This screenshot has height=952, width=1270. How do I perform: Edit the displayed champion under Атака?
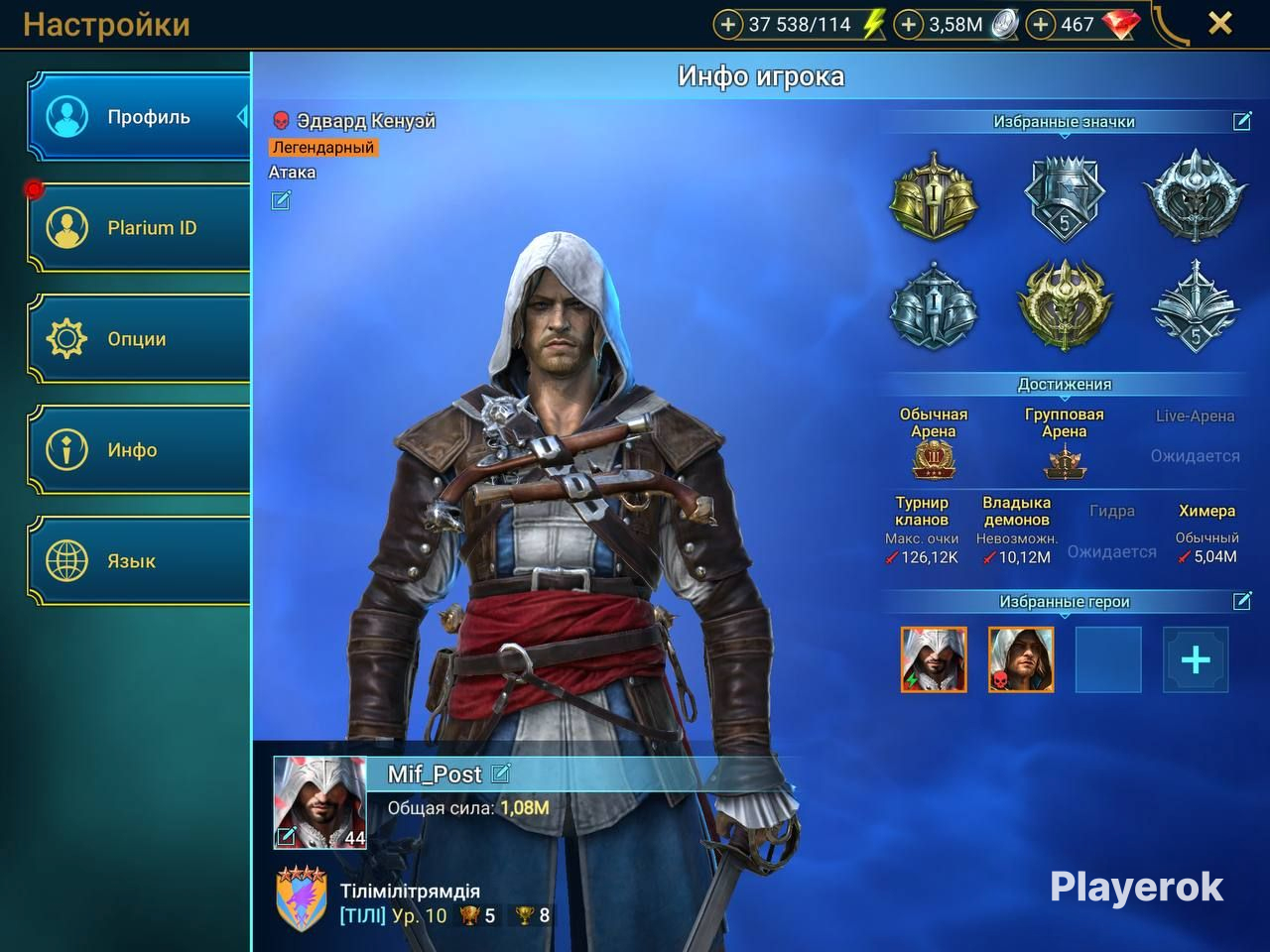(281, 201)
